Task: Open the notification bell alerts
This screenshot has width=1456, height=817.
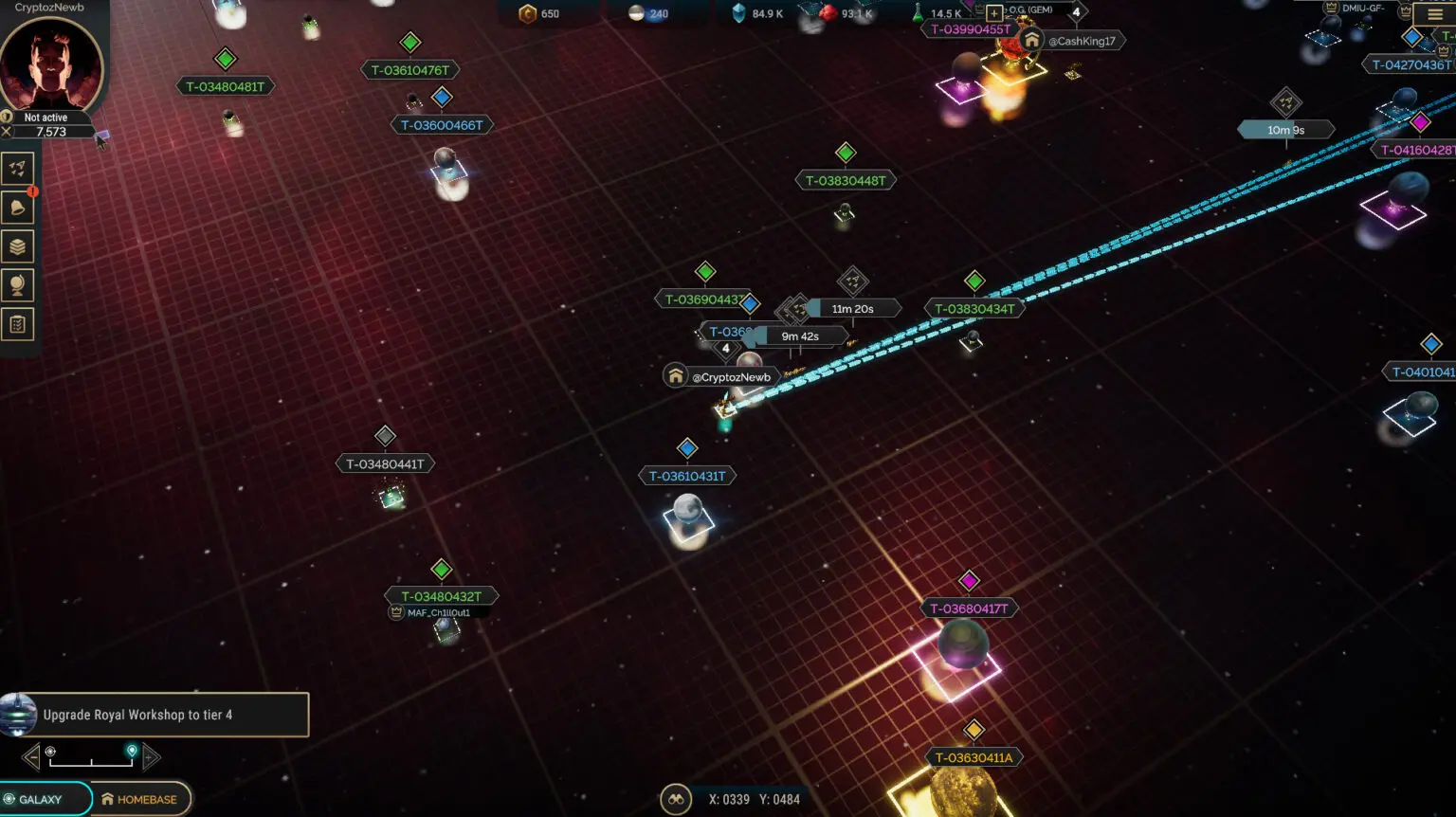Action: click(18, 208)
